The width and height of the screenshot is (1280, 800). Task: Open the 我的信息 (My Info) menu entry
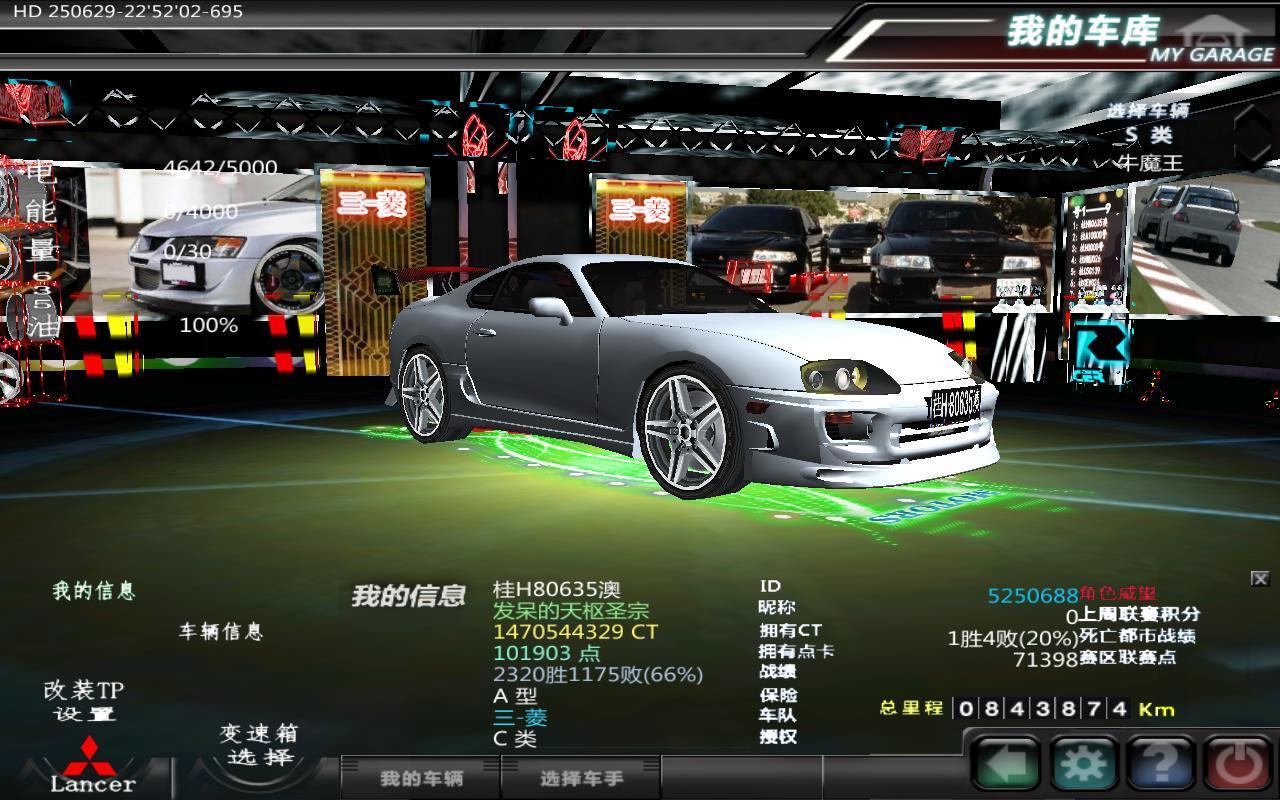pos(93,591)
